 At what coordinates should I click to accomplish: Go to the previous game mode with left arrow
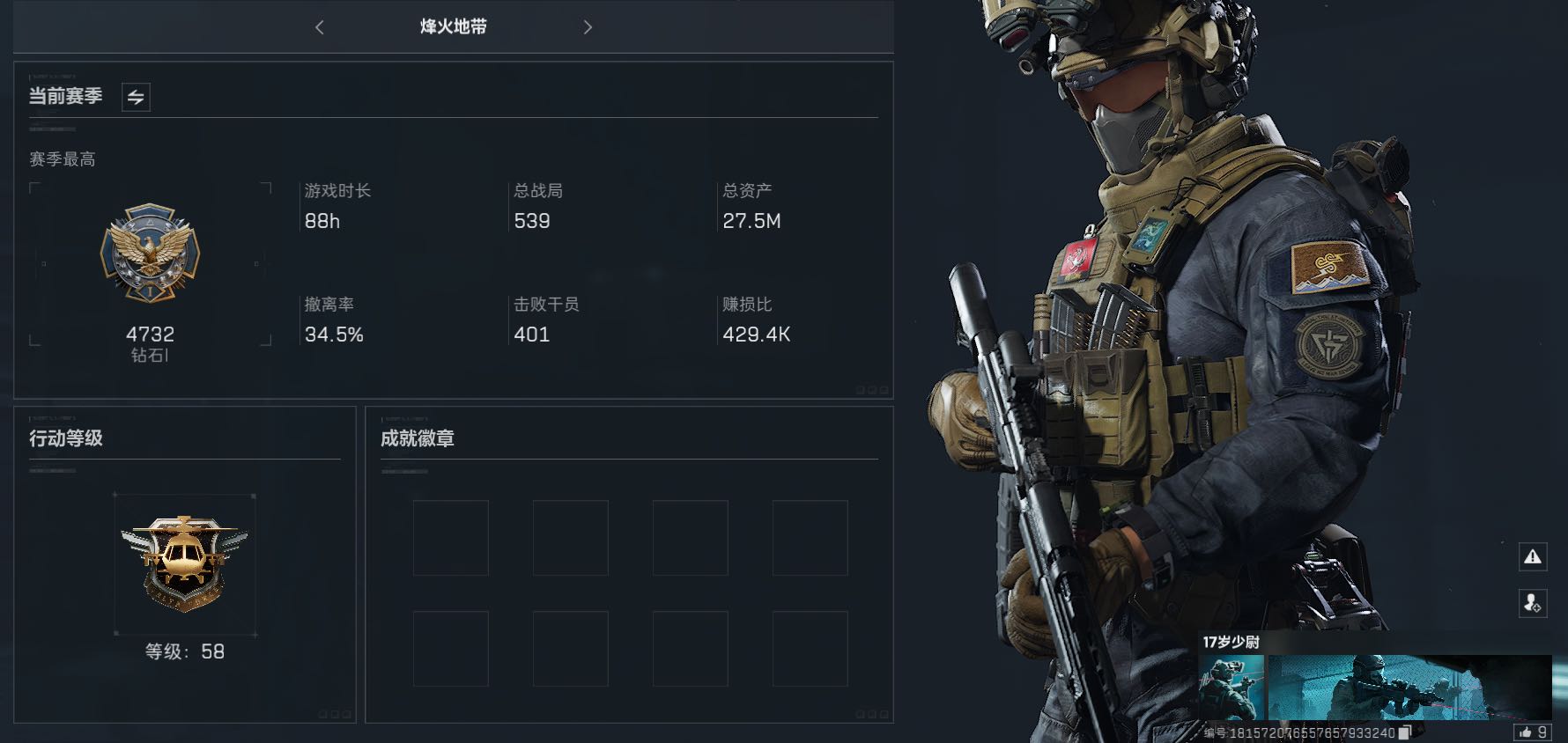(x=320, y=27)
